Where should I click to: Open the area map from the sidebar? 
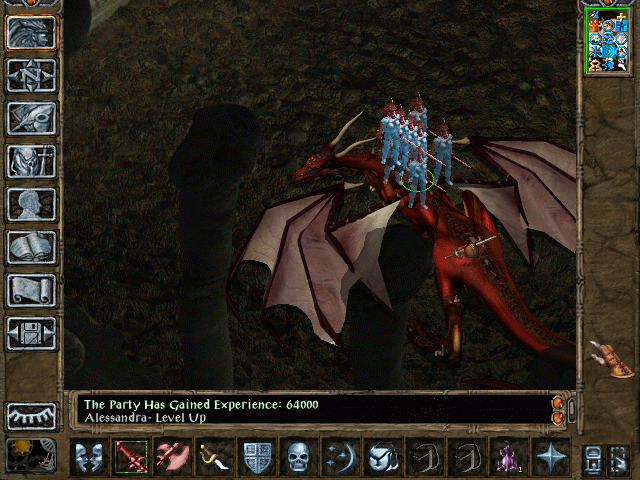click(32, 74)
